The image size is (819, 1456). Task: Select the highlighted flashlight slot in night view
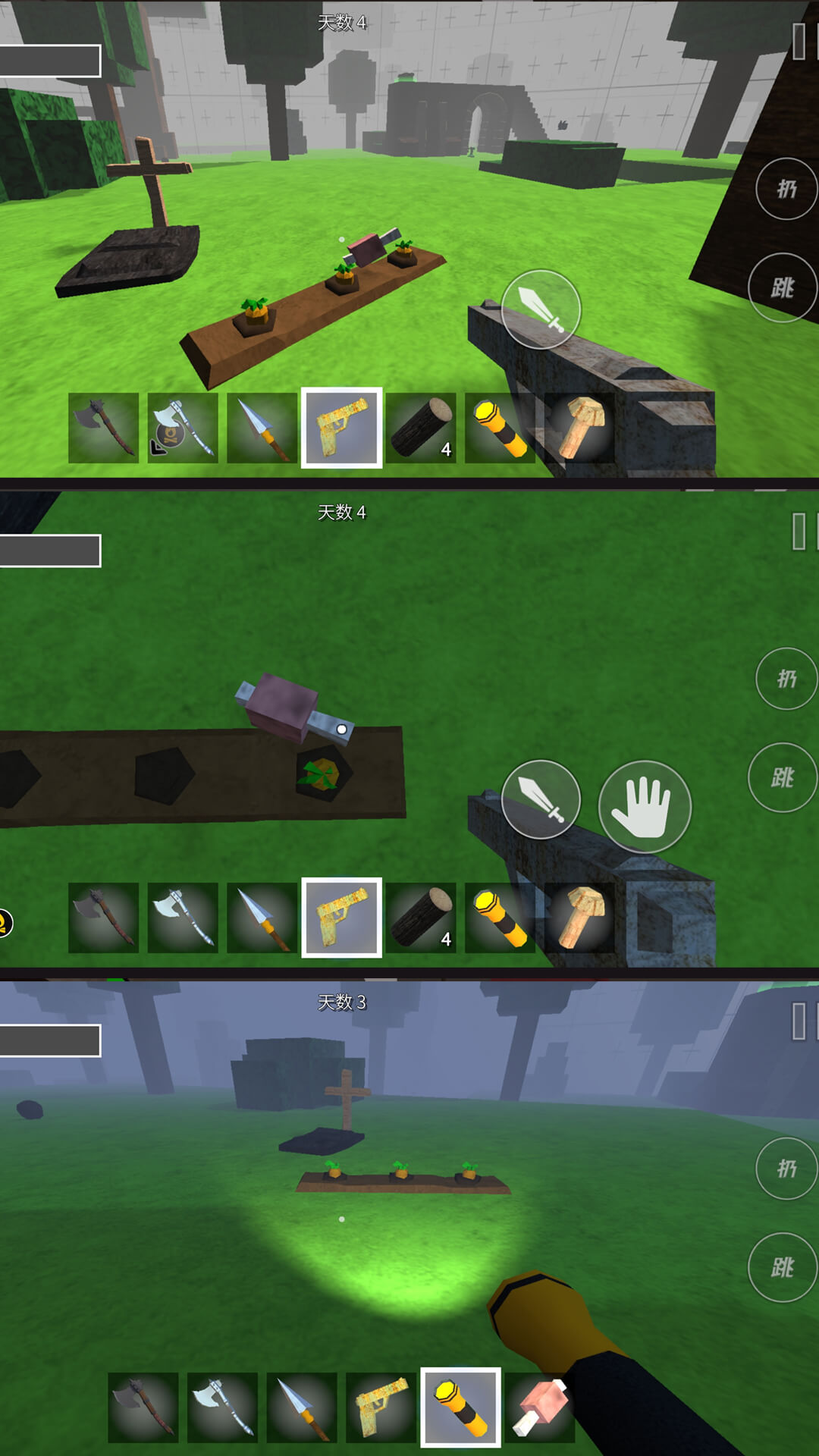point(460,1407)
